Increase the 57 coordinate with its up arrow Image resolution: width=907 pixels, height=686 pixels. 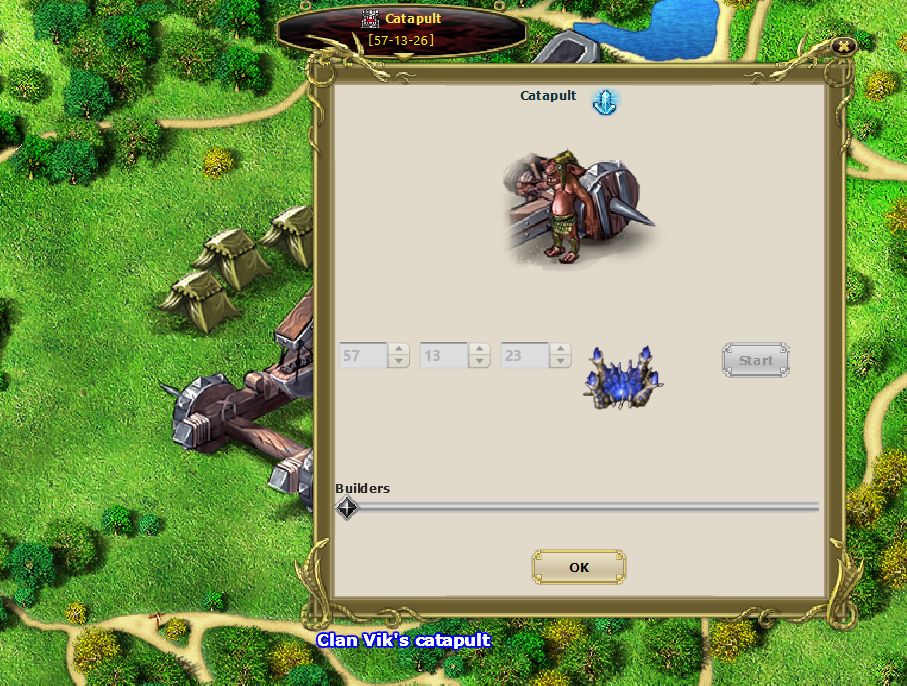coord(399,349)
